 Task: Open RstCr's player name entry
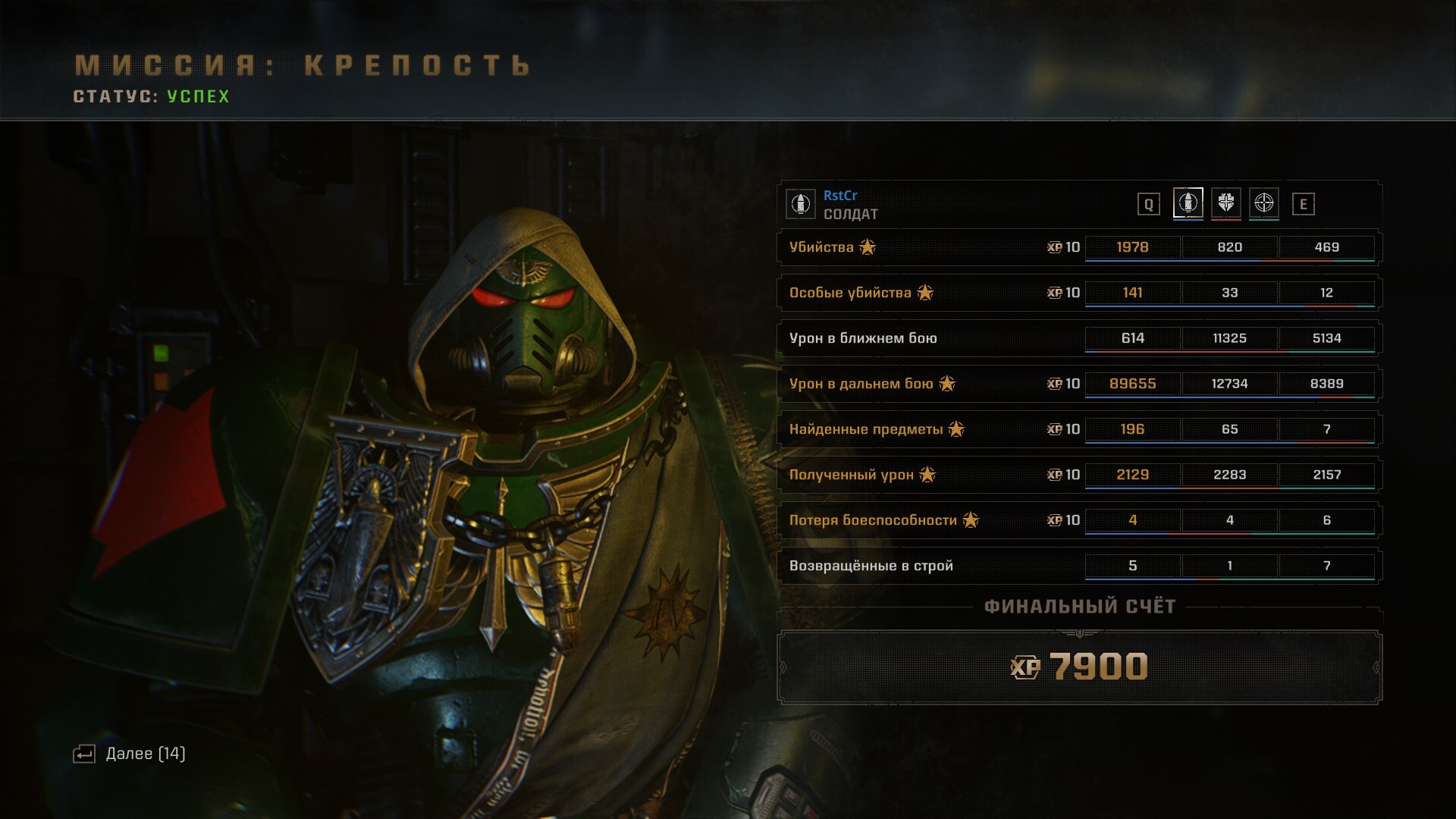click(x=840, y=196)
